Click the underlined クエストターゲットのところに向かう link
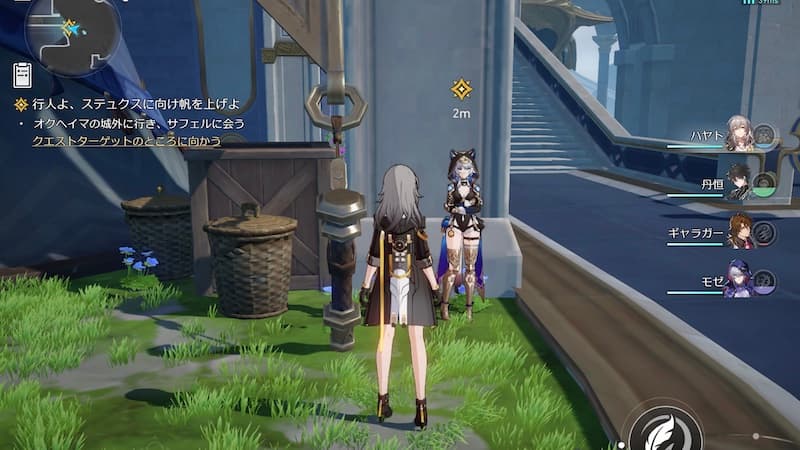800x450 pixels. pyautogui.click(x=126, y=141)
